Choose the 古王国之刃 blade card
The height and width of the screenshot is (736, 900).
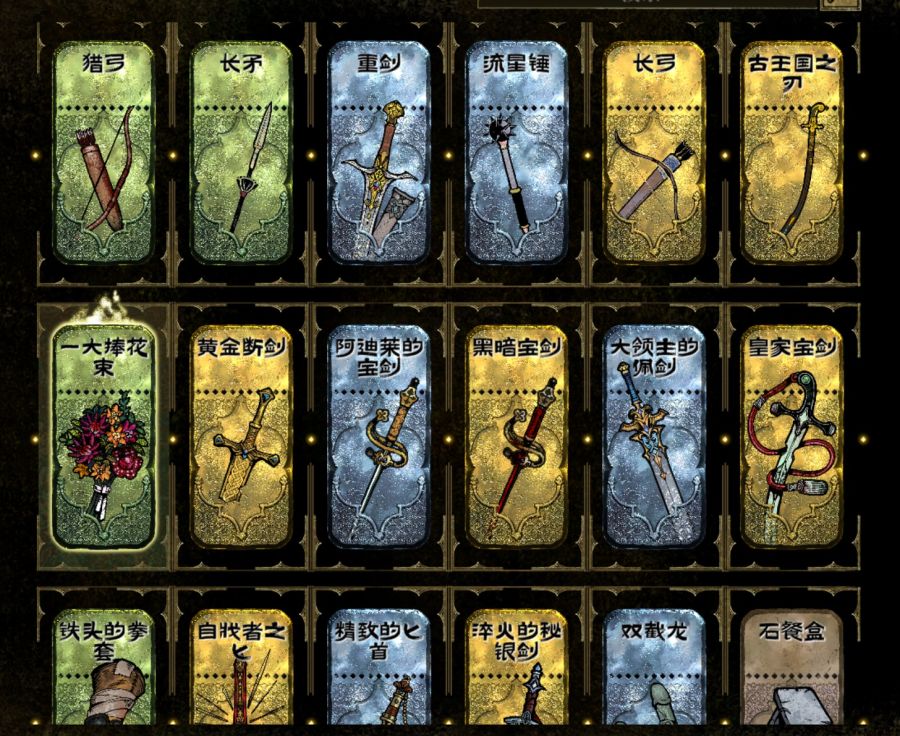(x=793, y=152)
